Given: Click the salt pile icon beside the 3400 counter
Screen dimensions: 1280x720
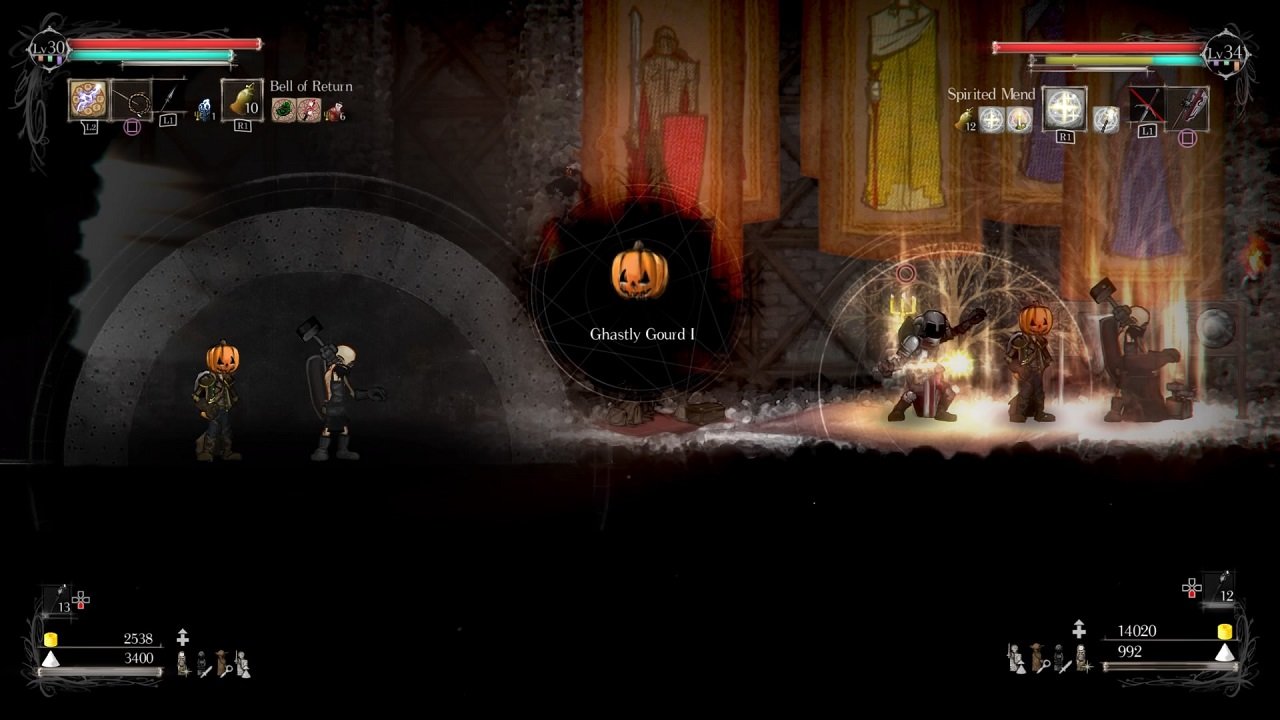Looking at the screenshot, I should [x=51, y=659].
